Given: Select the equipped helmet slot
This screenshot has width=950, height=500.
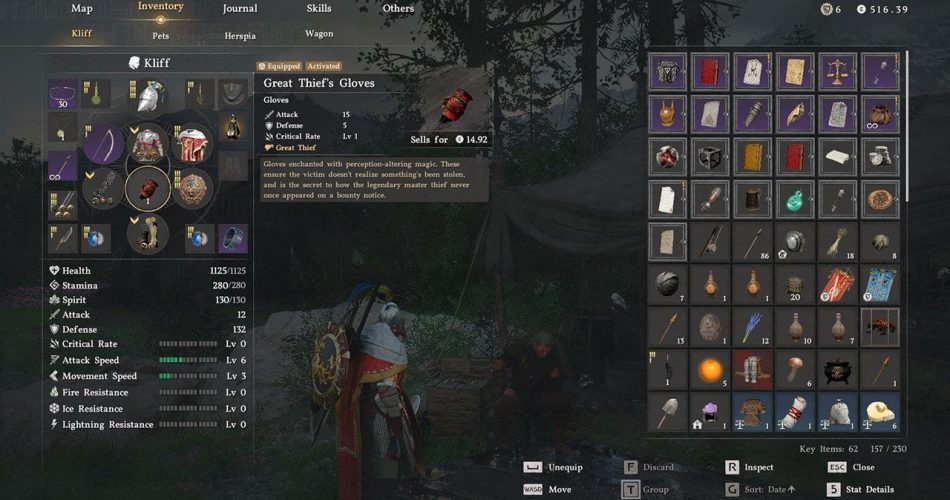Looking at the screenshot, I should click(x=148, y=96).
